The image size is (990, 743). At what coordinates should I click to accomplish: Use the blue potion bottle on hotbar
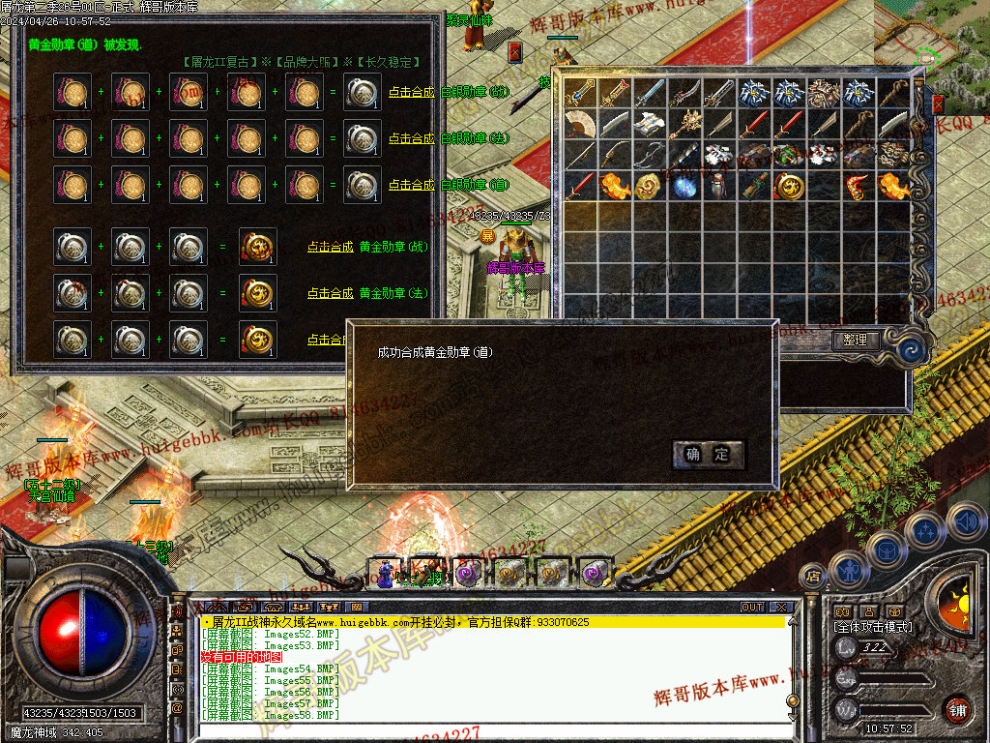pyautogui.click(x=385, y=573)
